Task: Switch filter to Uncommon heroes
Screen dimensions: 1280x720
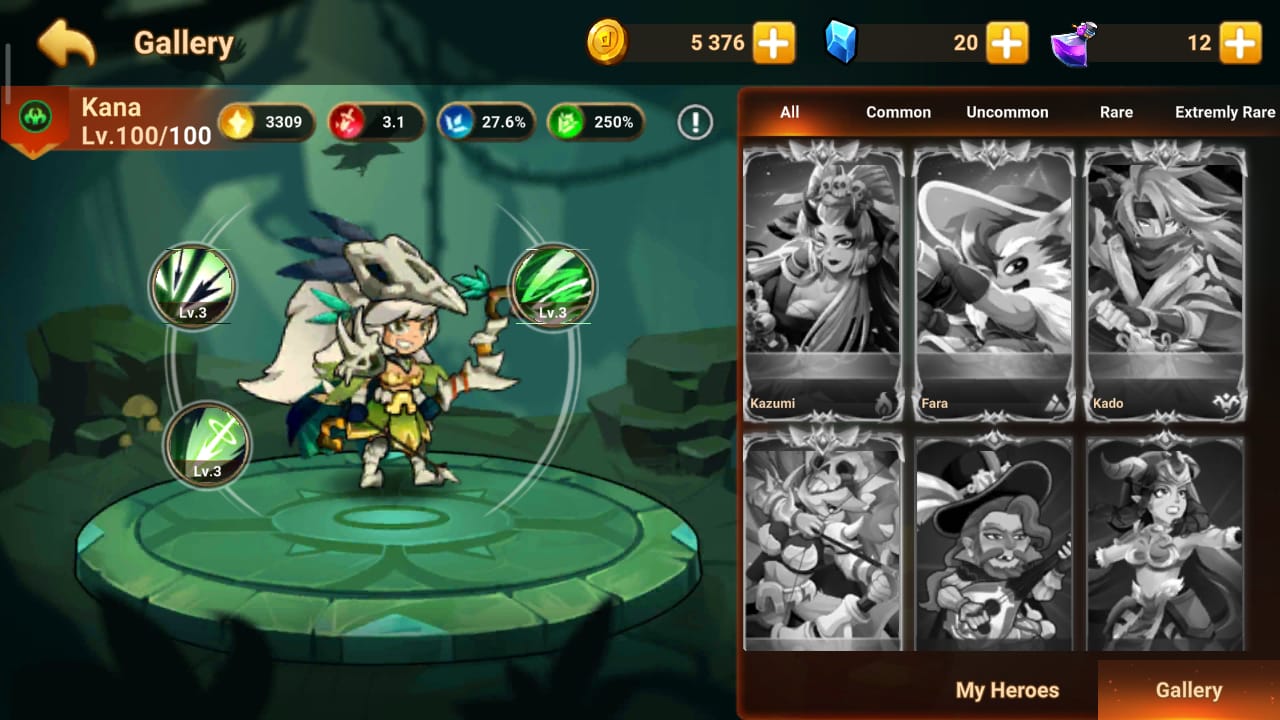Action: 1006,112
